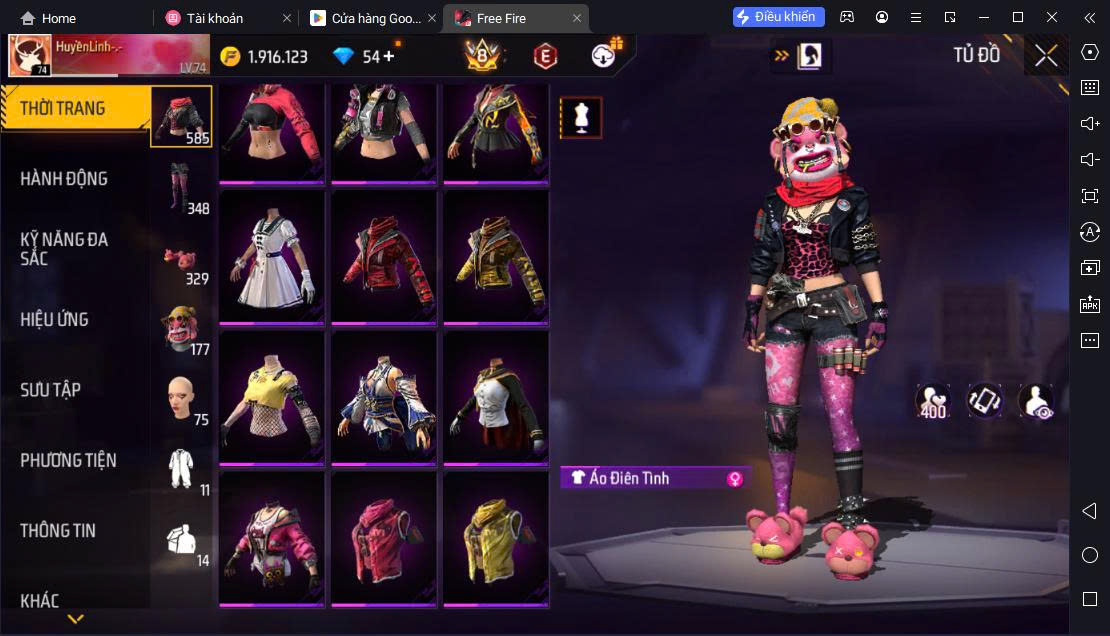Expand the category list down arrow

pyautogui.click(x=75, y=619)
